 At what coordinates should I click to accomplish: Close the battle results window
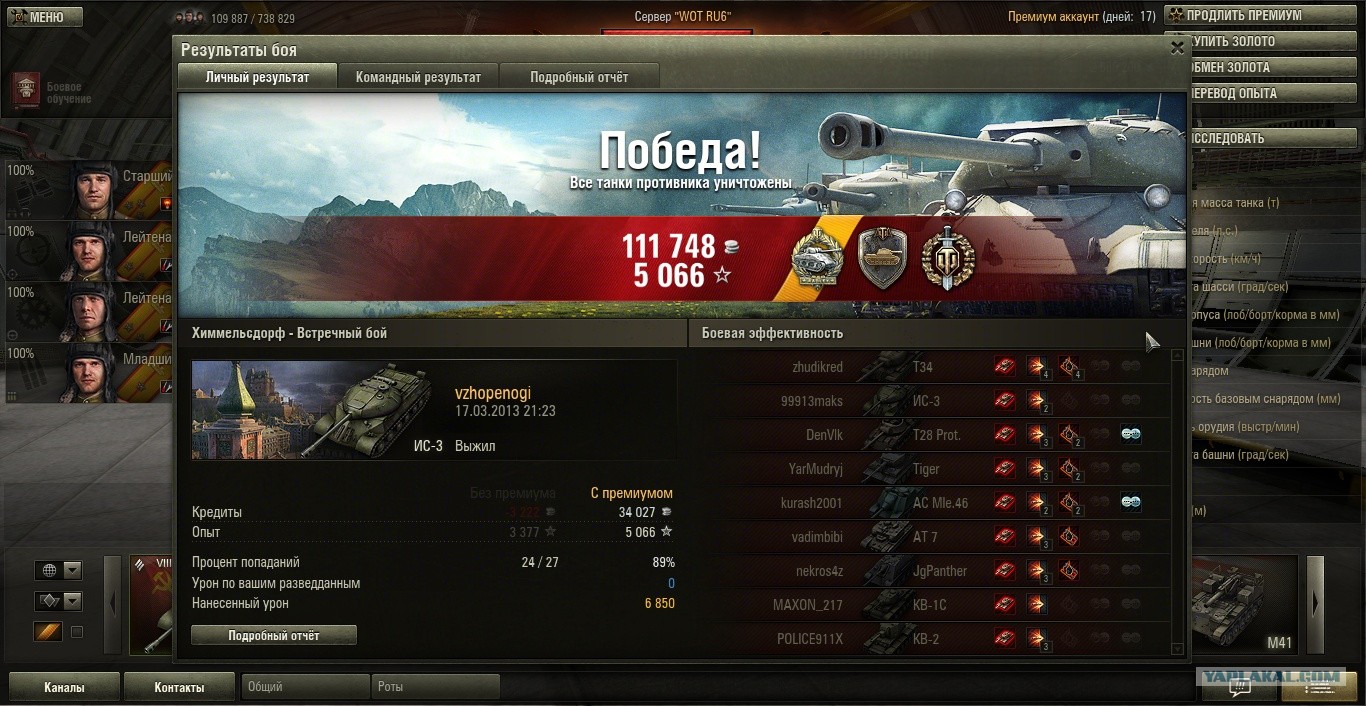click(x=1177, y=47)
